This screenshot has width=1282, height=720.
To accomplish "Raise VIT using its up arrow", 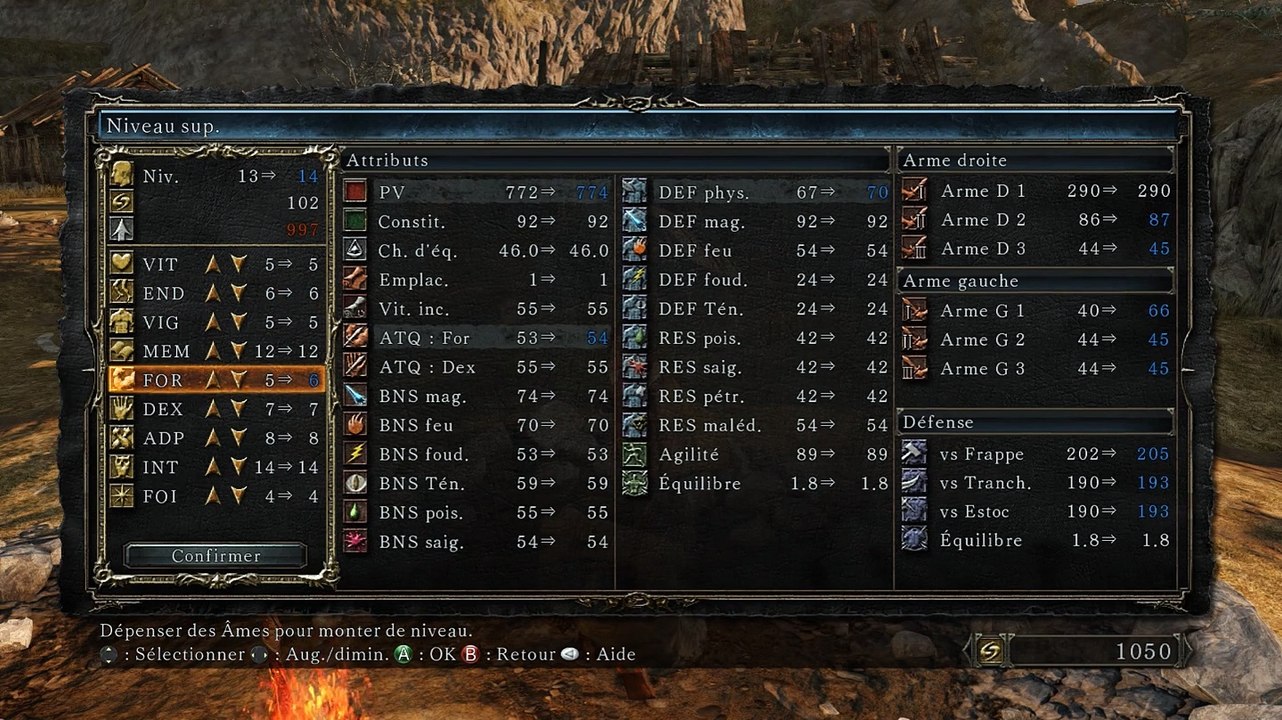I will click(x=213, y=264).
